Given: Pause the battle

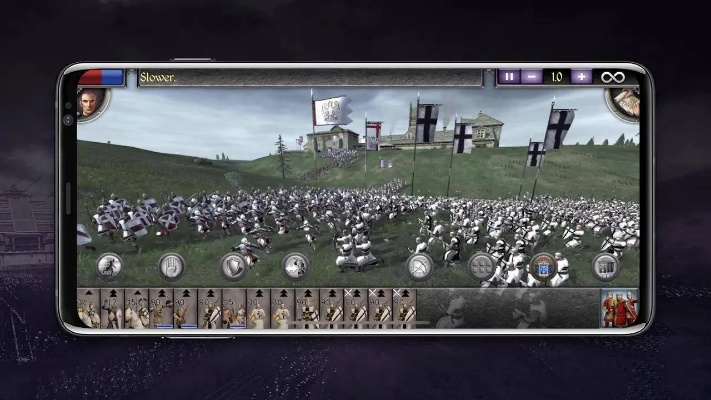Looking at the screenshot, I should click(510, 77).
